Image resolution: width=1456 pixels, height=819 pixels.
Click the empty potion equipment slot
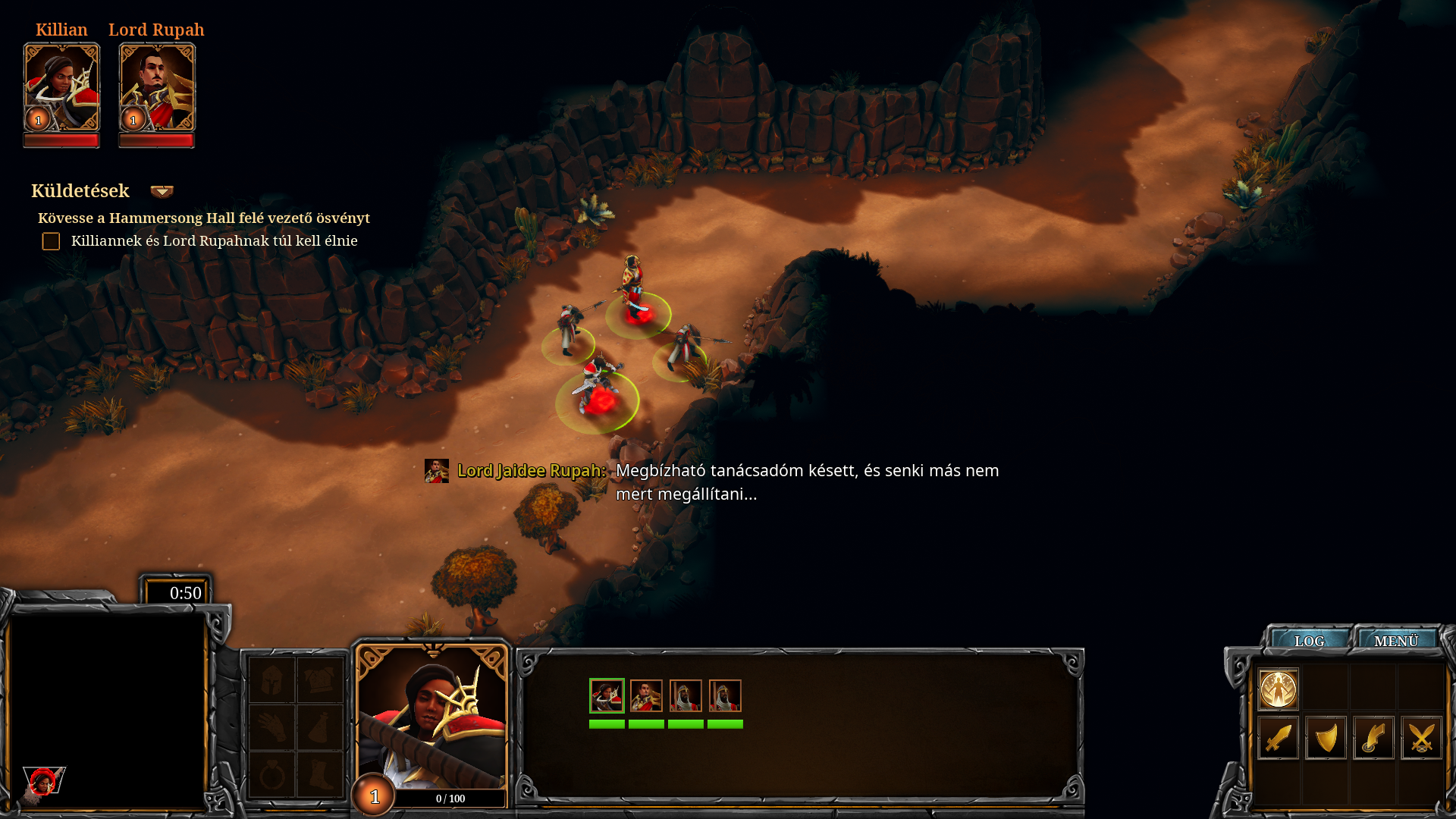[x=320, y=727]
